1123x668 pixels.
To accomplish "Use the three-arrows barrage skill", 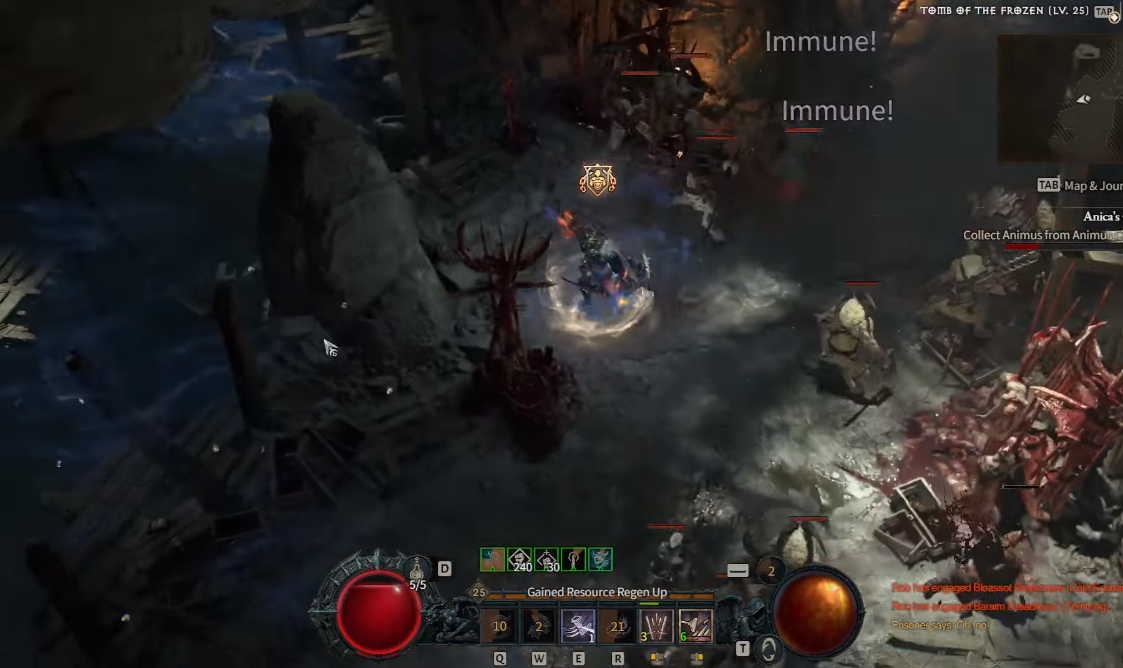I will pyautogui.click(x=656, y=626).
